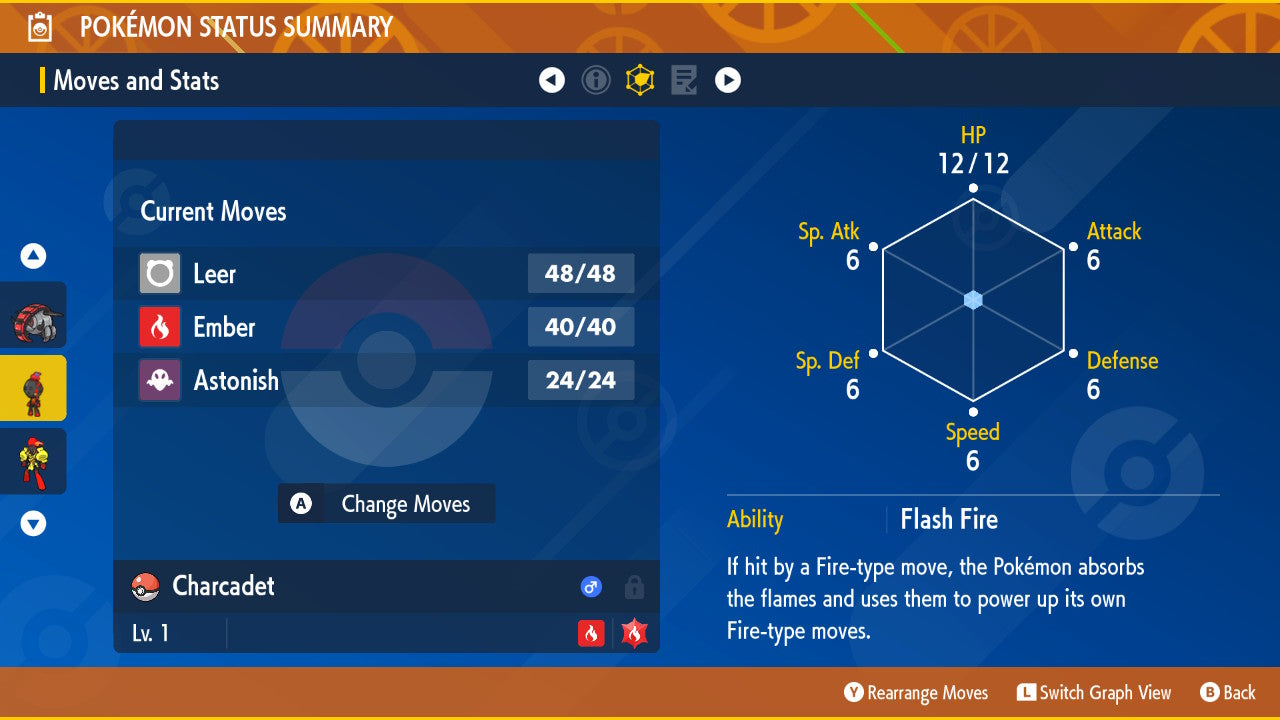Screen dimensions: 1280x720
Task: Go Back from the summary
Action: tap(1228, 693)
